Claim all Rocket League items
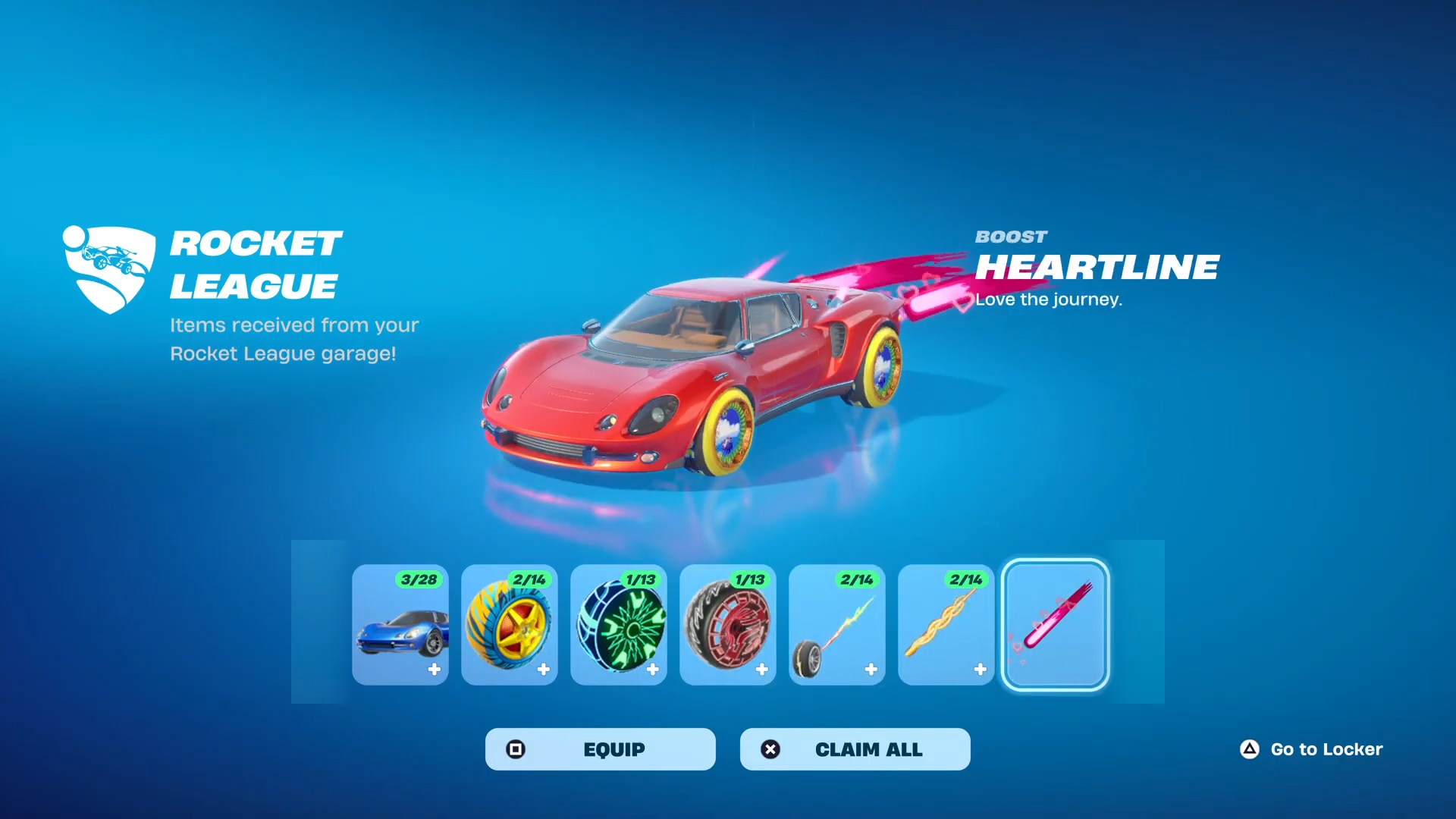The height and width of the screenshot is (819, 1456). (855, 749)
